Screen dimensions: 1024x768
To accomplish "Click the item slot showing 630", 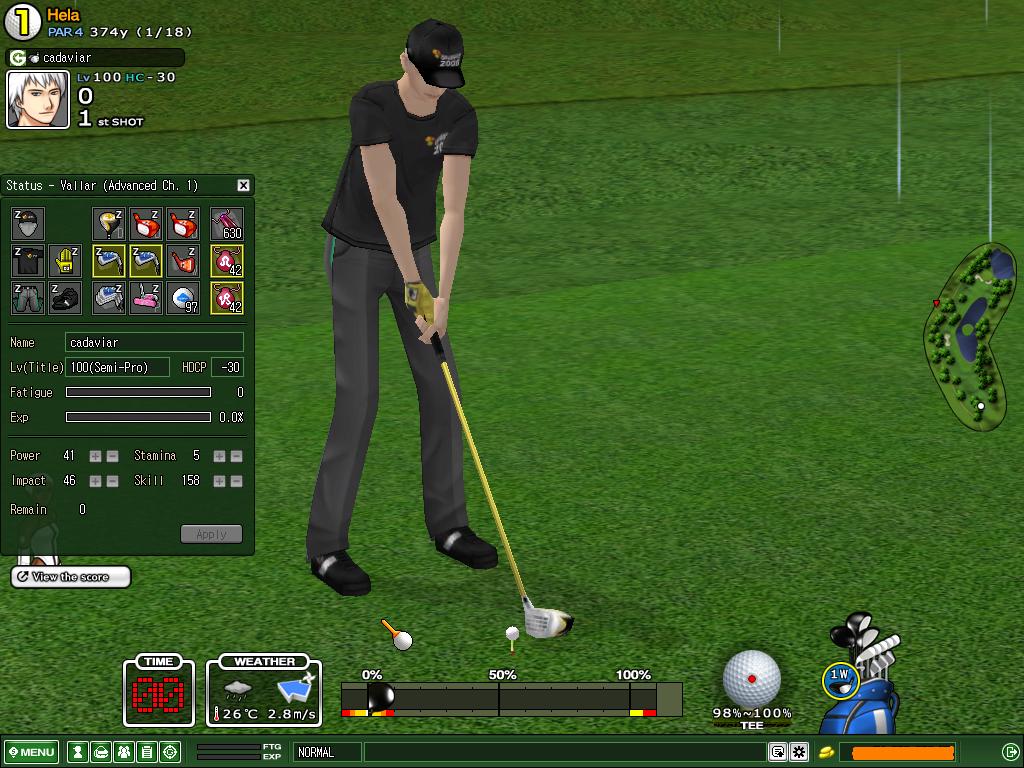I will (227, 224).
